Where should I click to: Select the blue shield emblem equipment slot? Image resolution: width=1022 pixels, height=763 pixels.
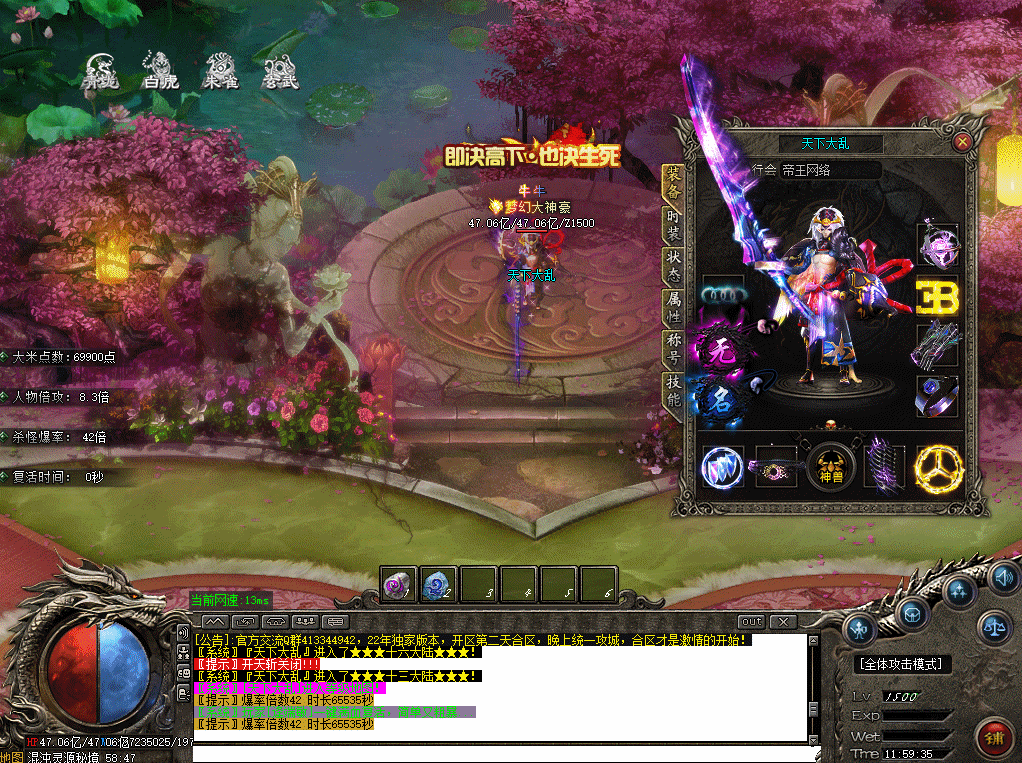tap(722, 468)
